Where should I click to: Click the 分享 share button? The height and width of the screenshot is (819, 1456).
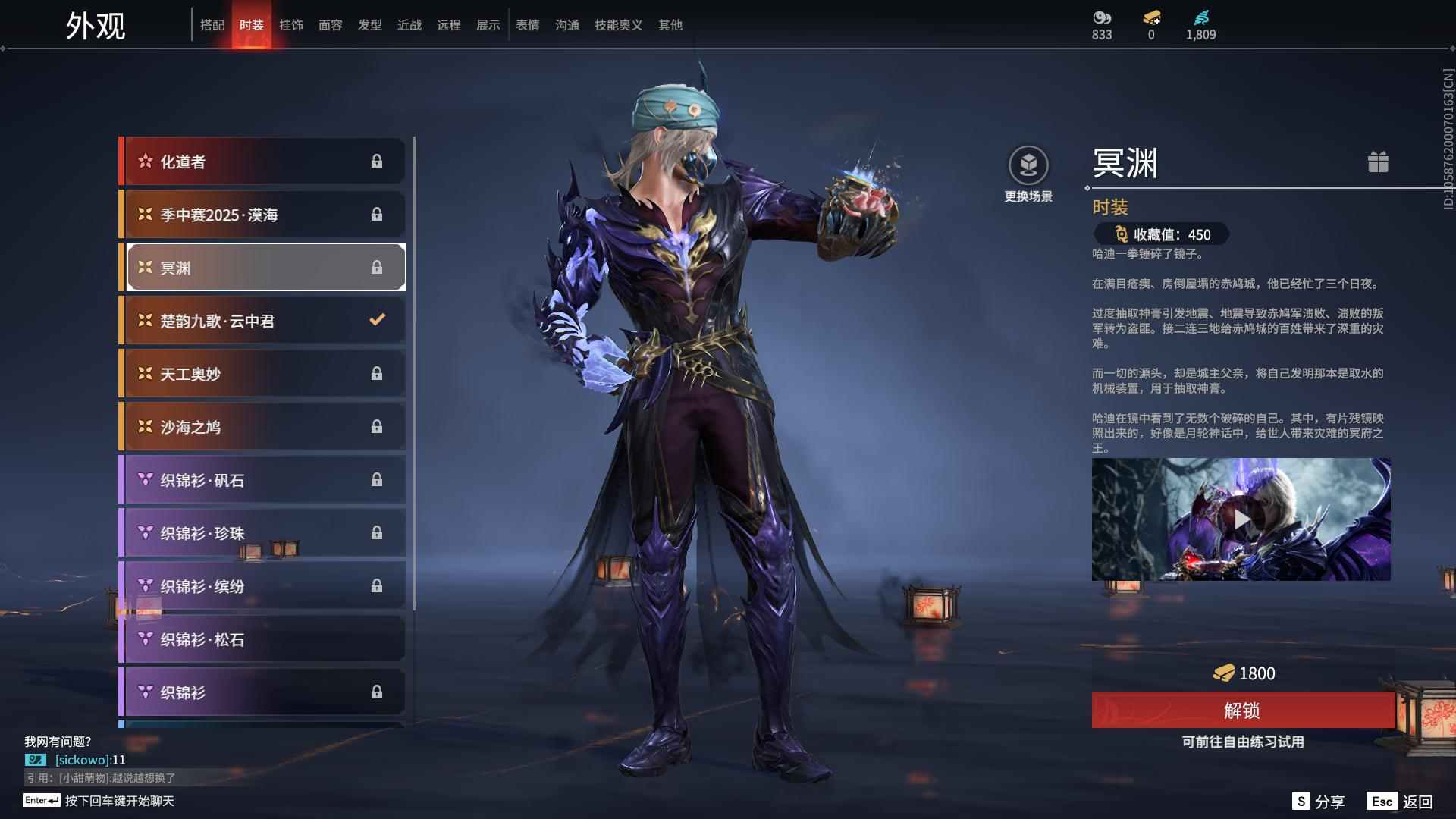pyautogui.click(x=1319, y=802)
